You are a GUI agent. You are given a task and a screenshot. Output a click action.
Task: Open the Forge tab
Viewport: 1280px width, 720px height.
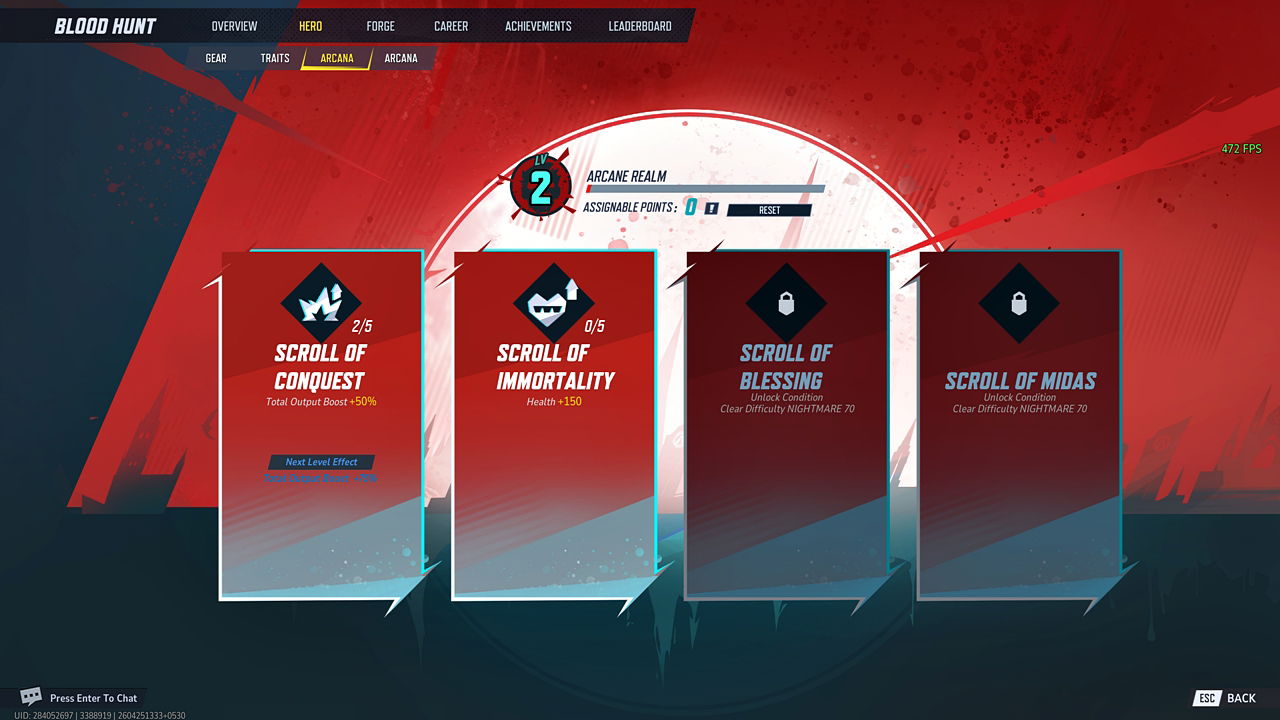tap(380, 26)
